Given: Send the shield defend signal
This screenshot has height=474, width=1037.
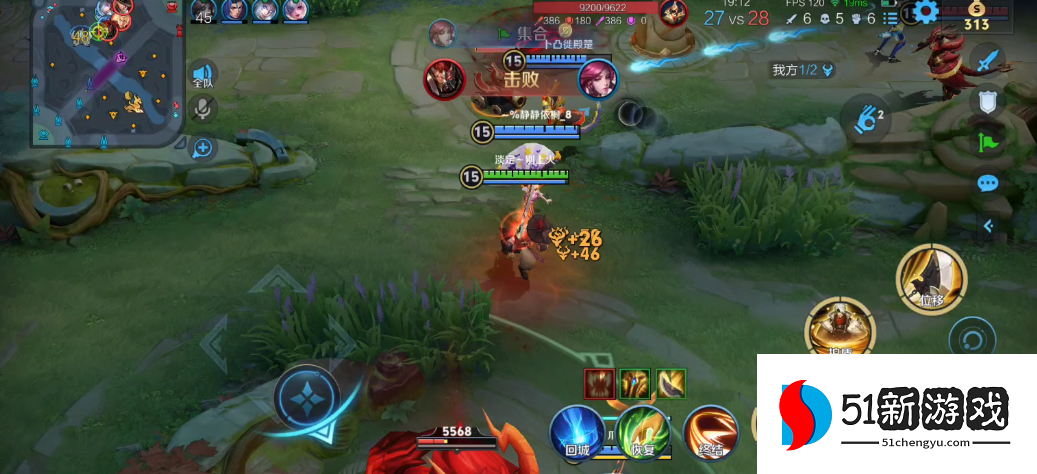Looking at the screenshot, I should click(x=988, y=102).
